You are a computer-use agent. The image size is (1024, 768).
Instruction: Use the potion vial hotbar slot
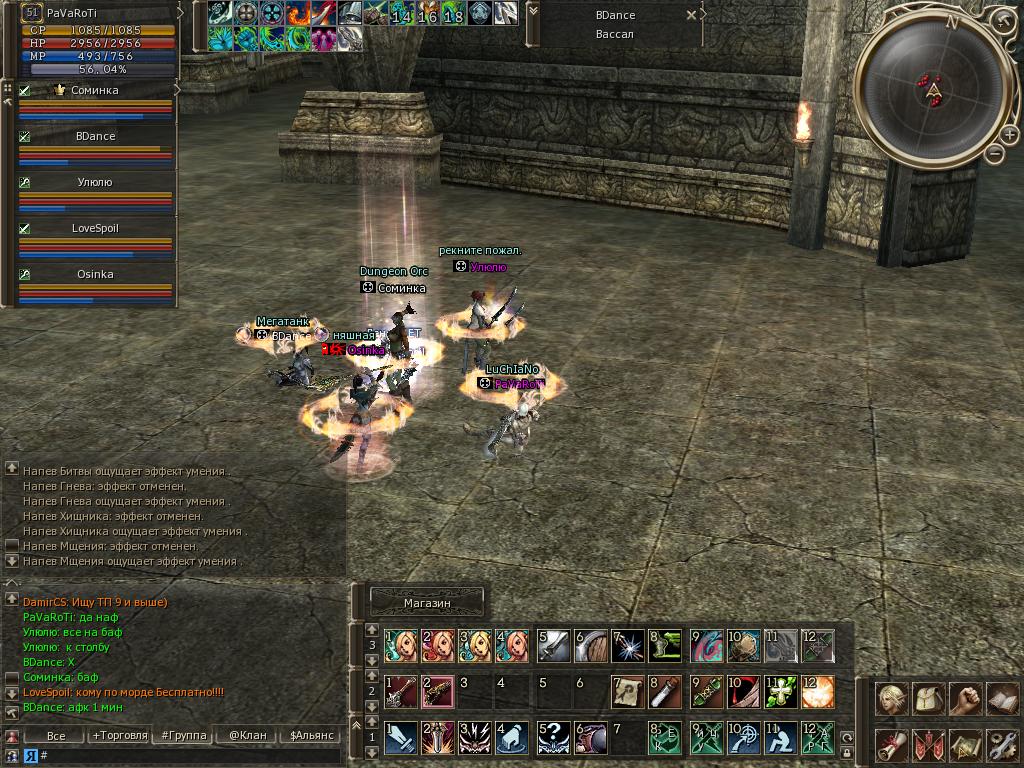[662, 691]
